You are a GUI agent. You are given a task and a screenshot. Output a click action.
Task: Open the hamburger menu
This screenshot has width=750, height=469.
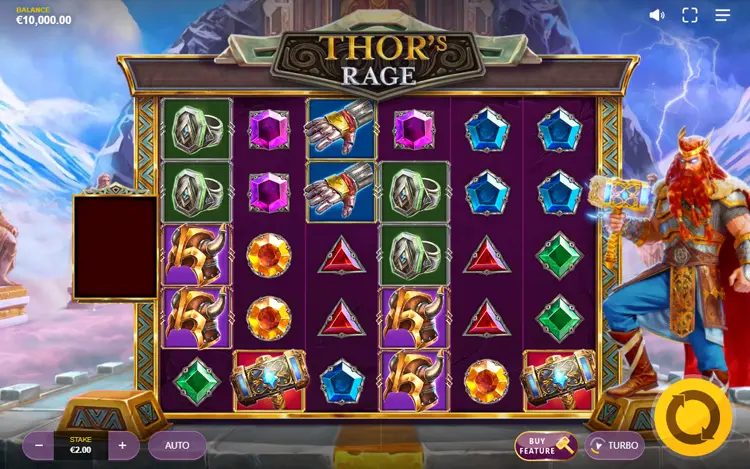(723, 15)
